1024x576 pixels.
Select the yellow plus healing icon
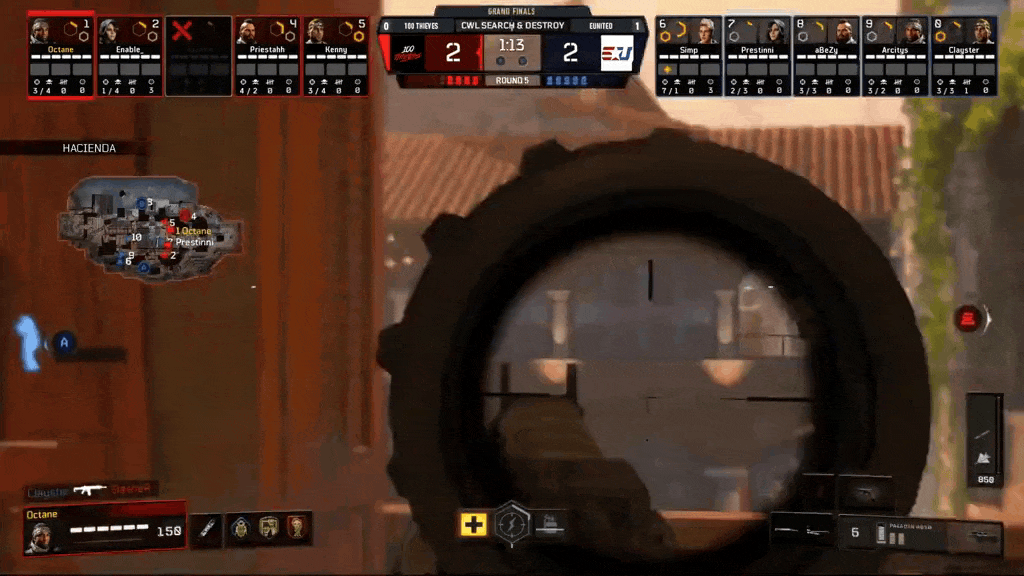pos(473,523)
